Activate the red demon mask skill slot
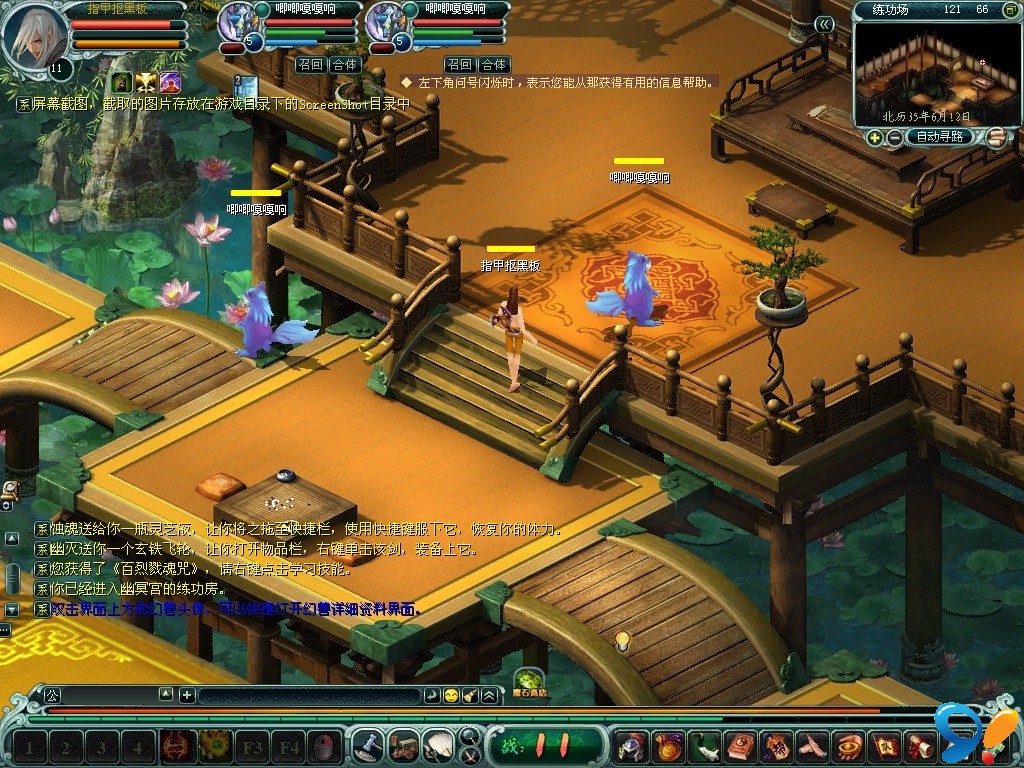 point(178,746)
